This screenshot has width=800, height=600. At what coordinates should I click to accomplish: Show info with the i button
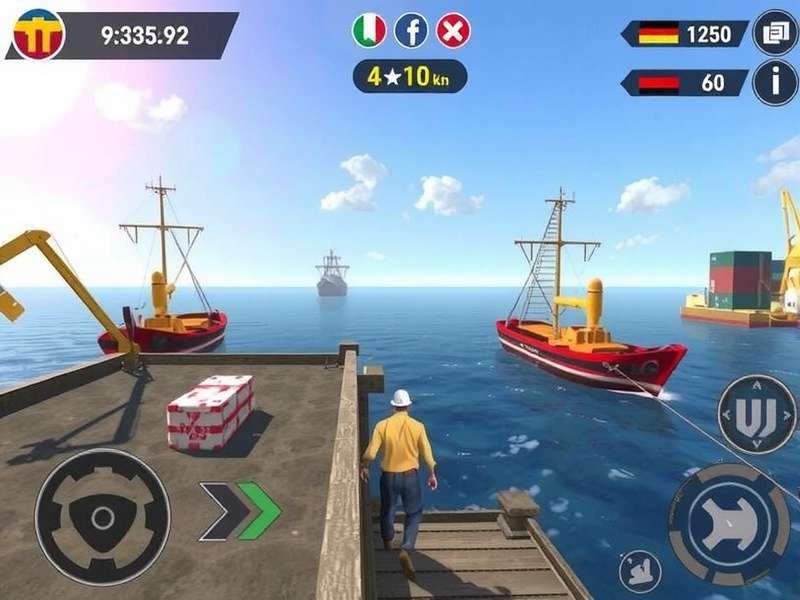(775, 82)
